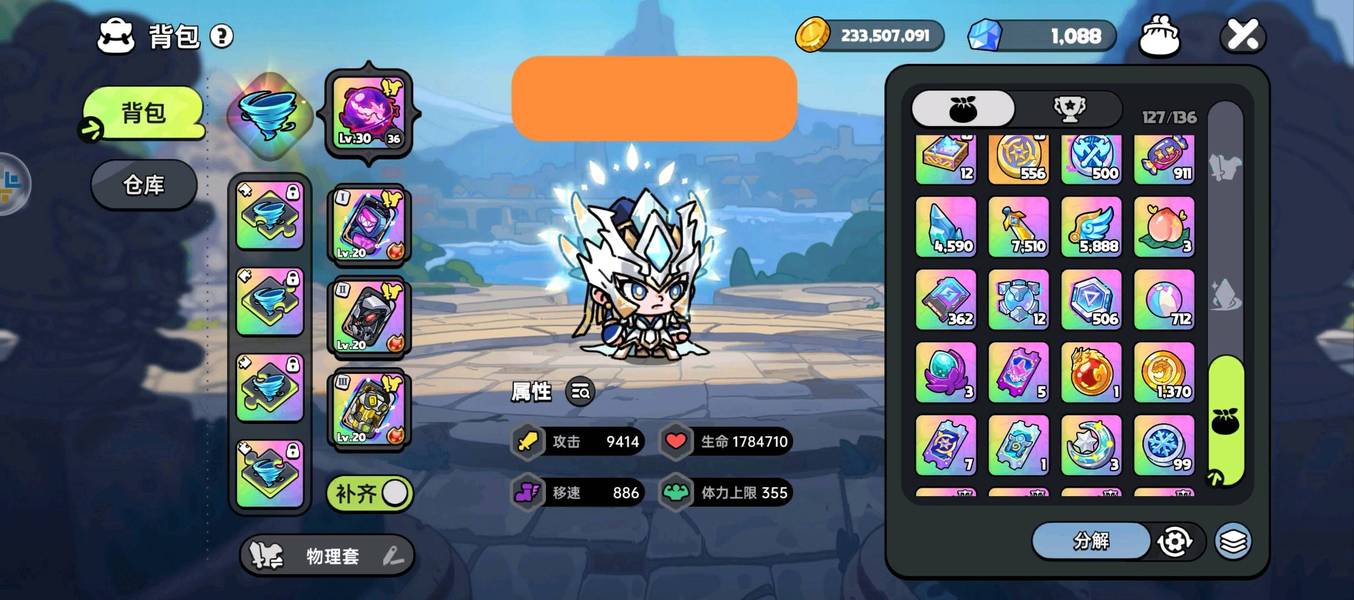Toggle the 补齐 switch

click(370, 493)
